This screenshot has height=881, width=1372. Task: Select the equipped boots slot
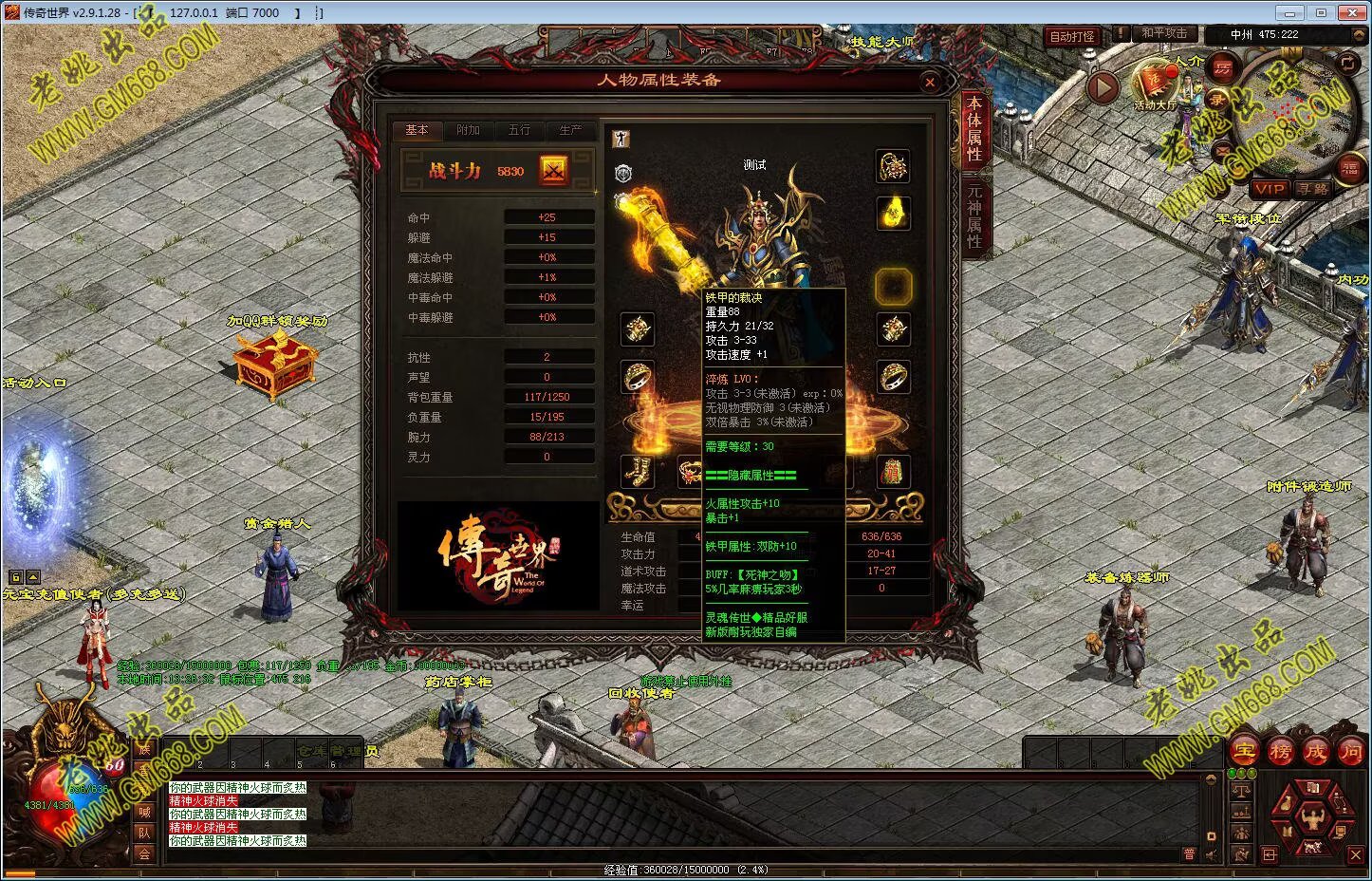pos(638,471)
